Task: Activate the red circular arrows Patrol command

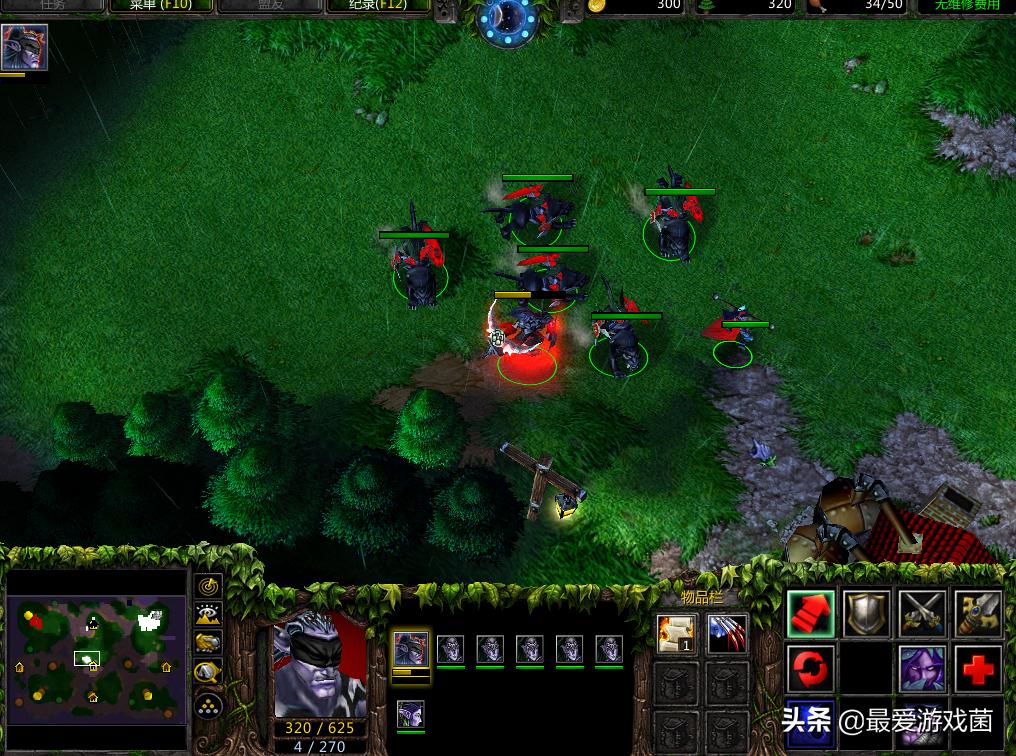Action: coord(810,668)
